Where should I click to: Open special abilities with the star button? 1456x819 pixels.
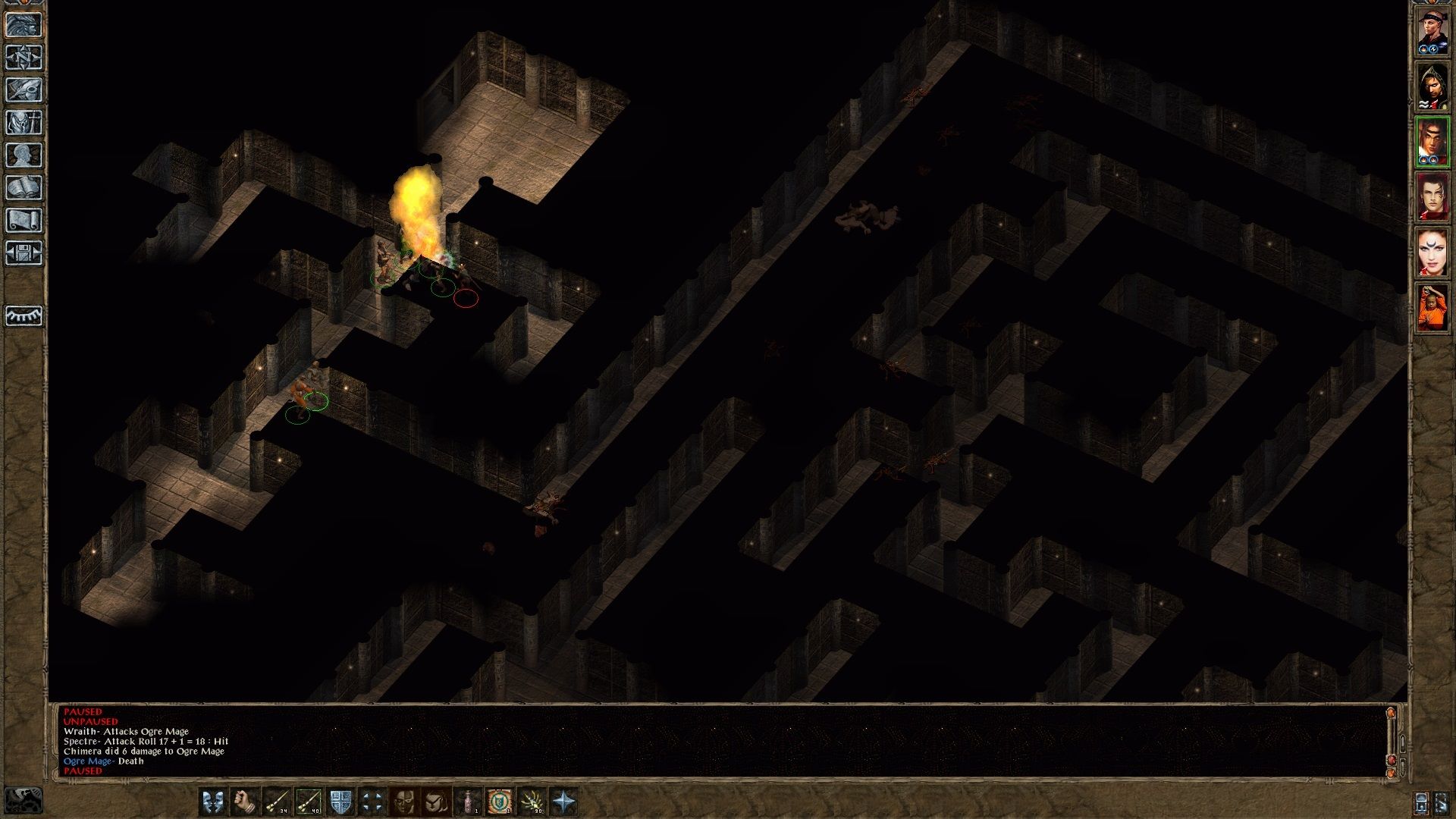[x=563, y=801]
